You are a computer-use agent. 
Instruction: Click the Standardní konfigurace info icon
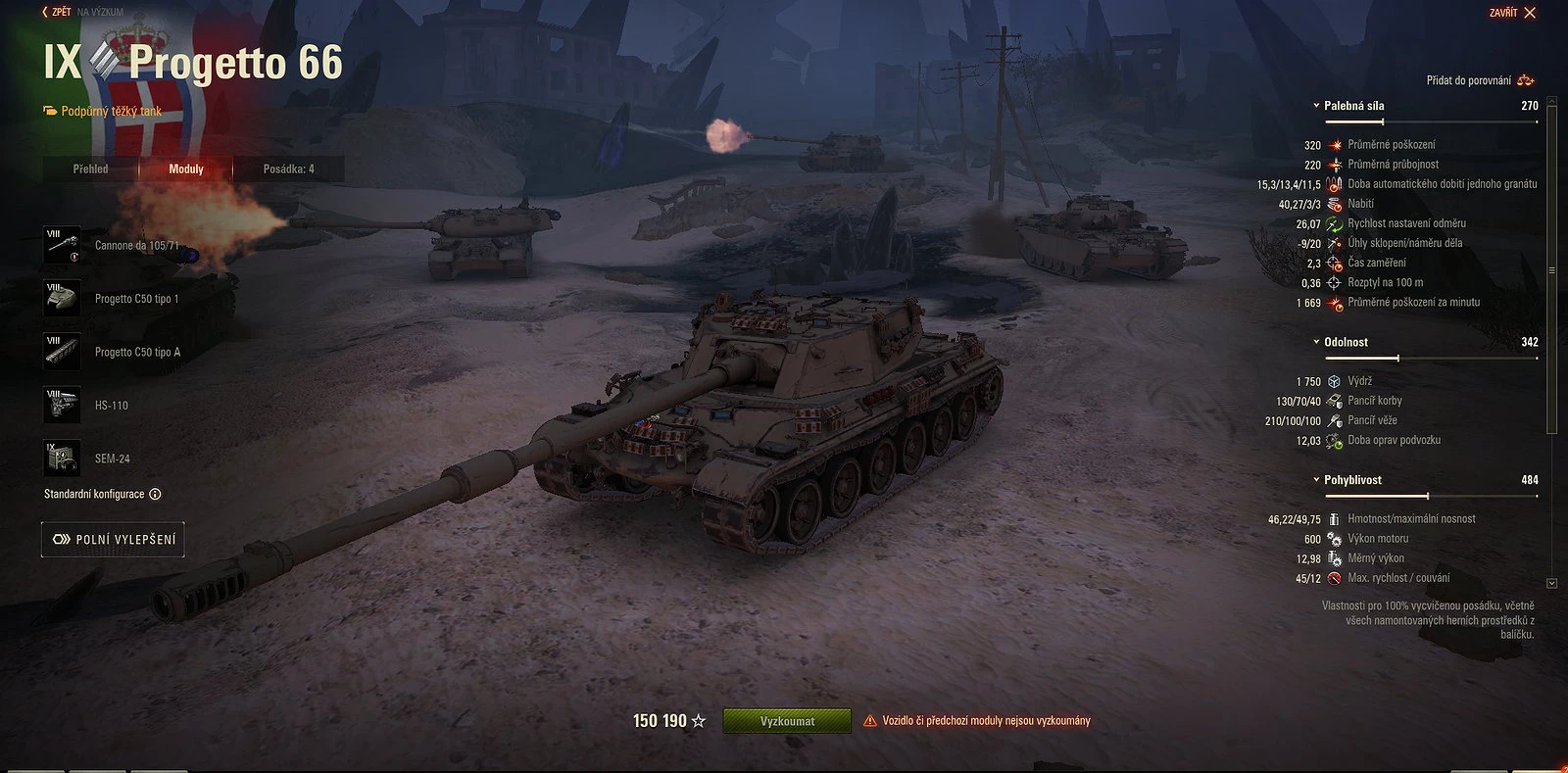(x=155, y=495)
